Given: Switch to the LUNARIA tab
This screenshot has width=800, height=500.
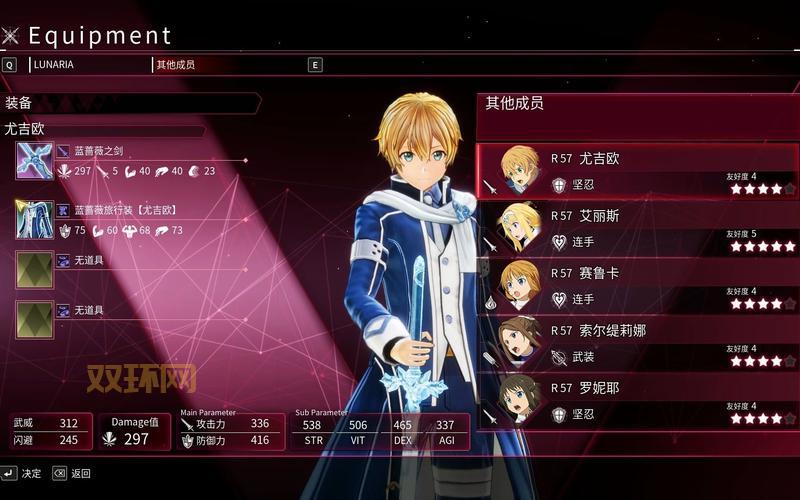Looking at the screenshot, I should pyautogui.click(x=53, y=64).
